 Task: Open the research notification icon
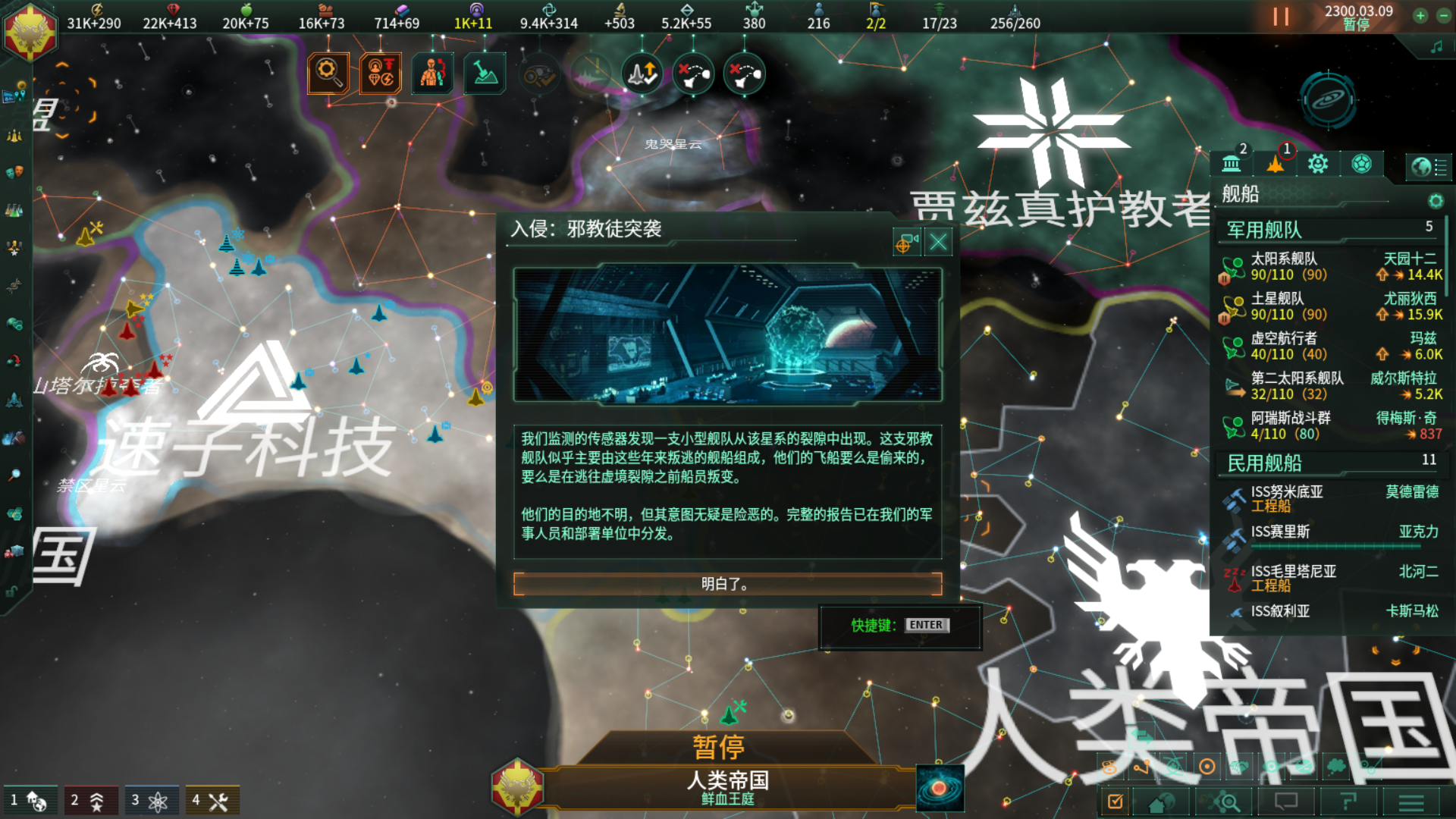tap(328, 73)
